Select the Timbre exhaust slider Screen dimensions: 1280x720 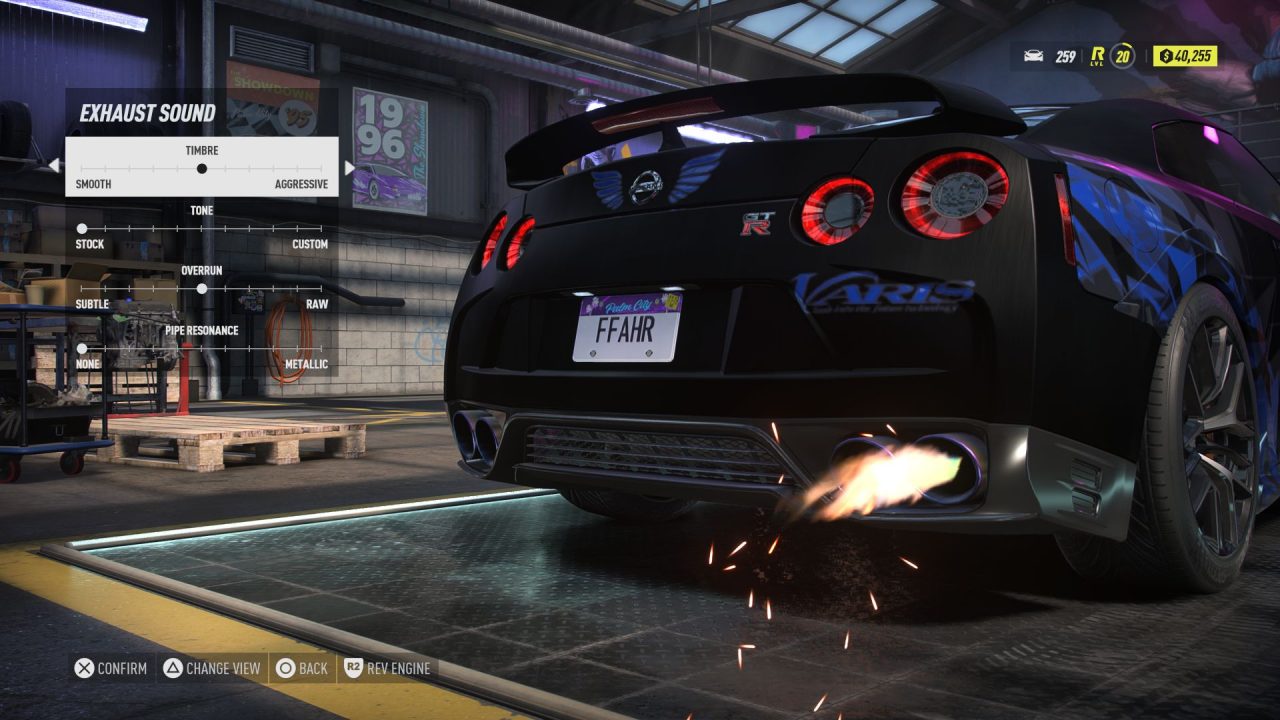tap(202, 168)
